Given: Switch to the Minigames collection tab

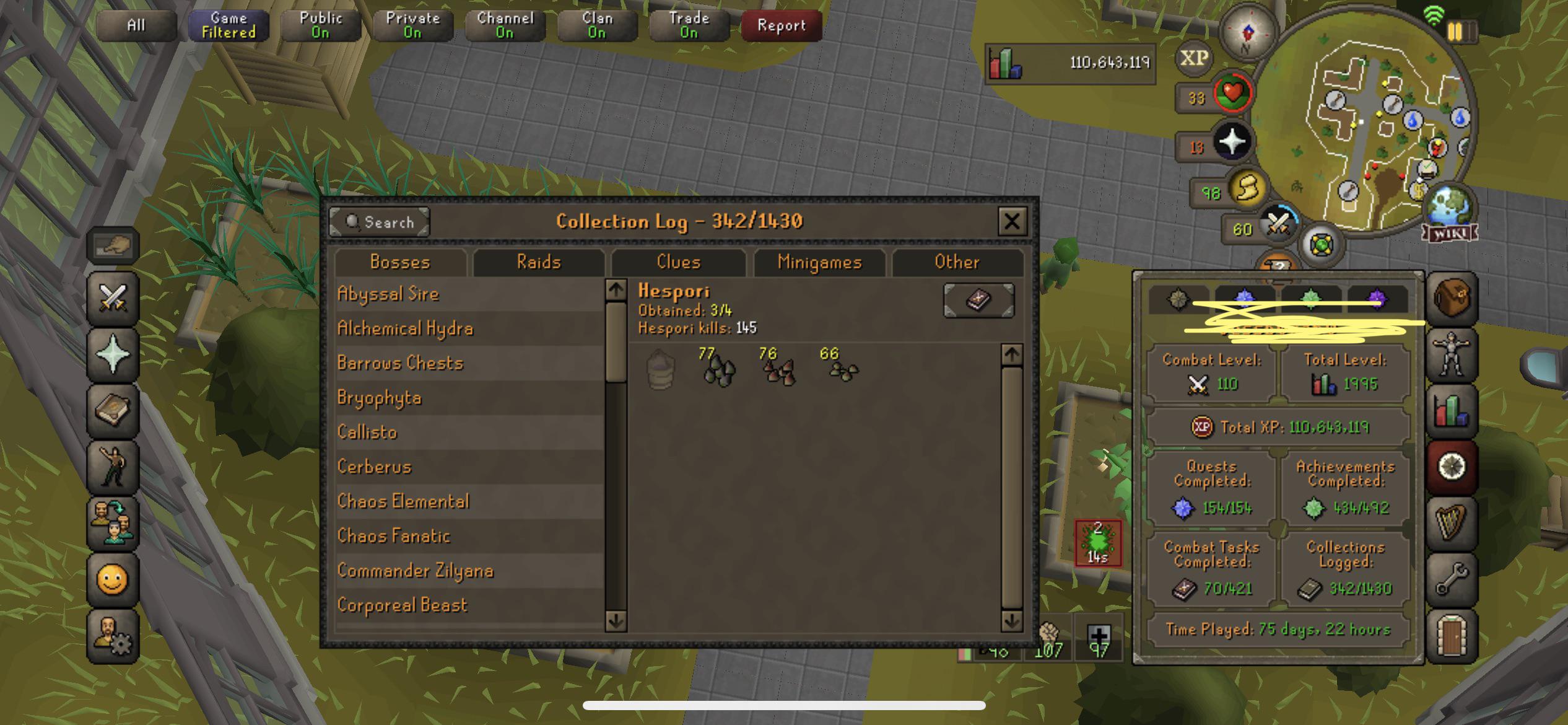Looking at the screenshot, I should [x=819, y=262].
